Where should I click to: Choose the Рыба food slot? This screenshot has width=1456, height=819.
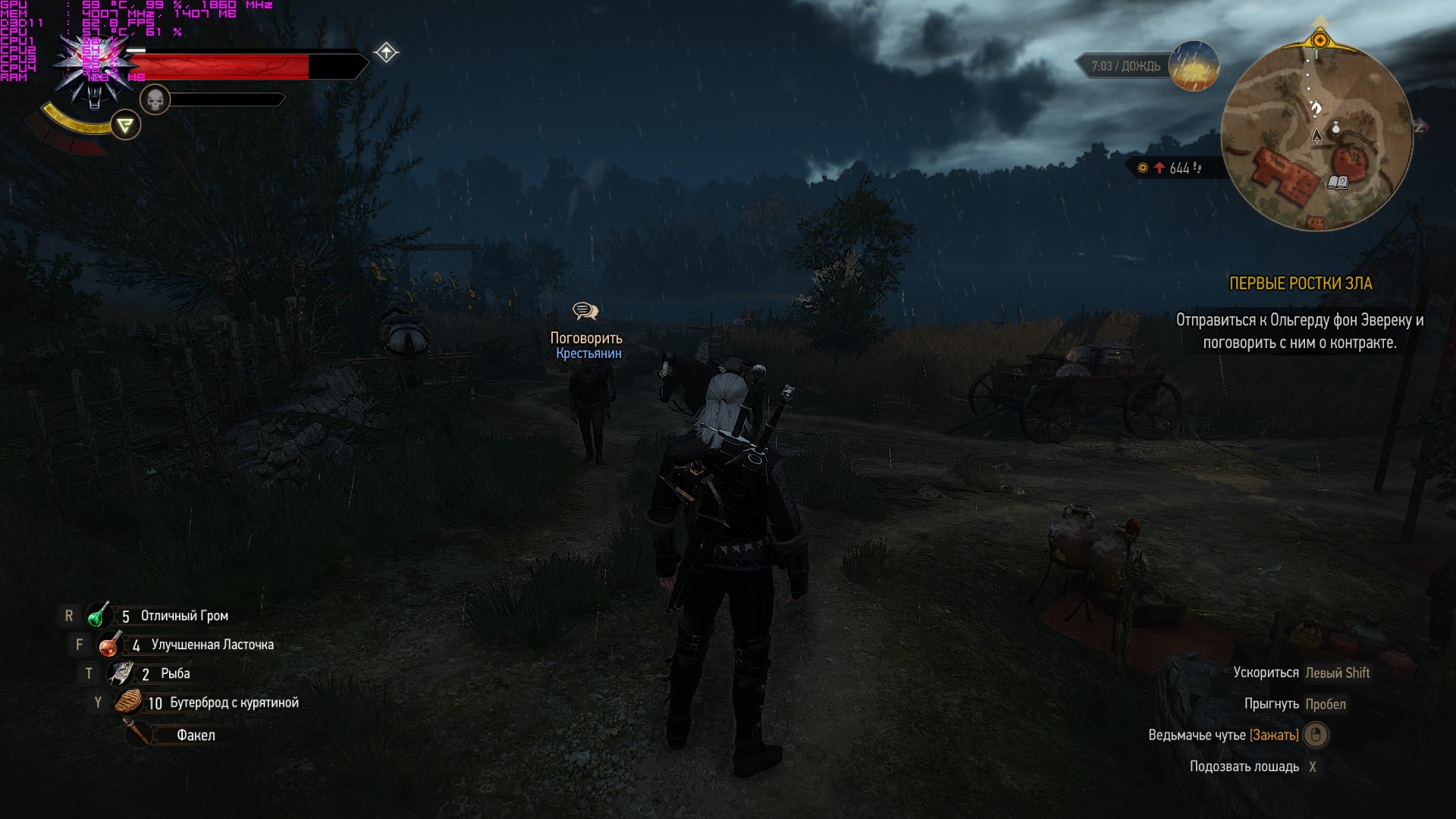121,673
